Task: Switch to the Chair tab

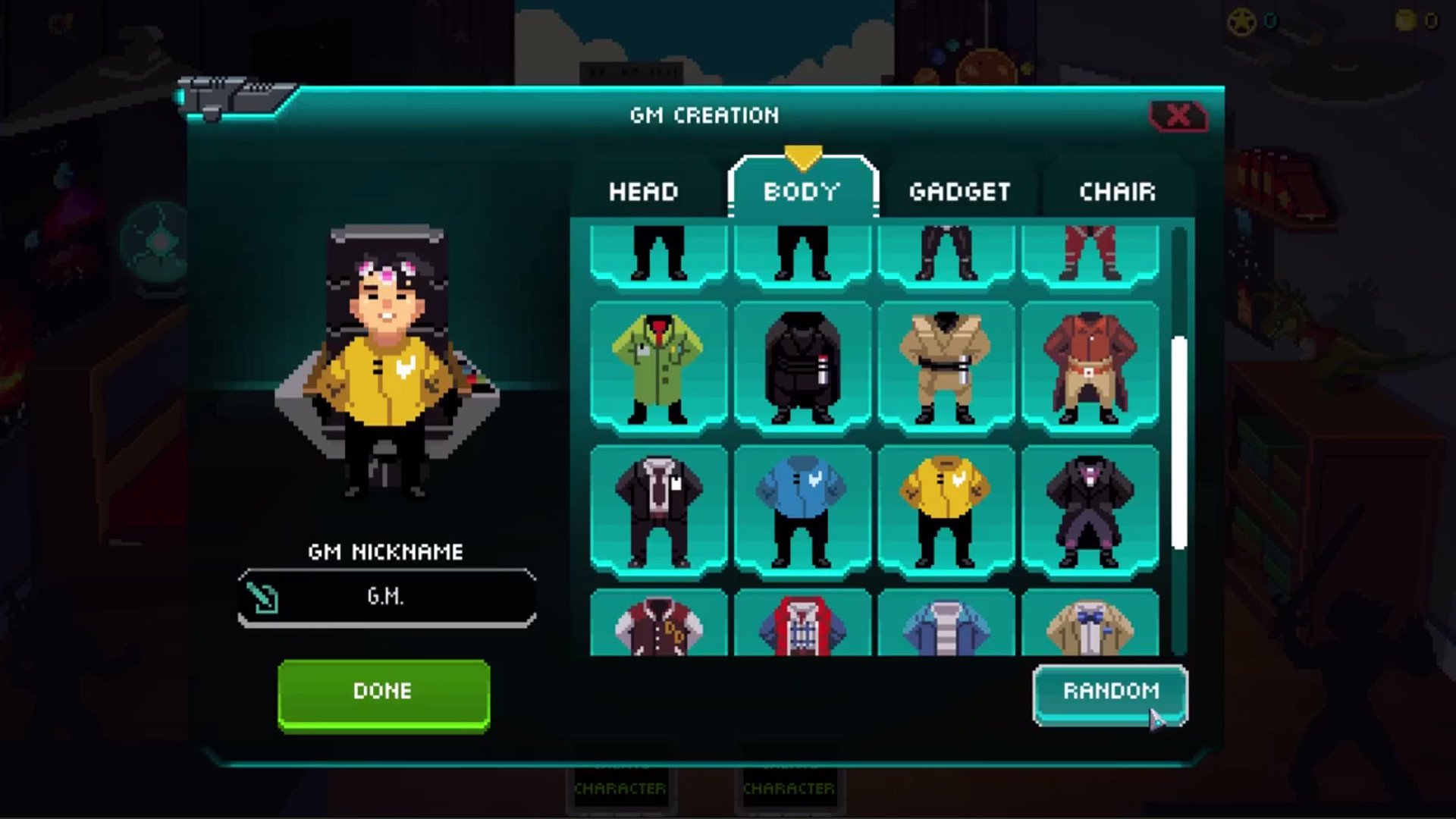Action: pyautogui.click(x=1117, y=192)
